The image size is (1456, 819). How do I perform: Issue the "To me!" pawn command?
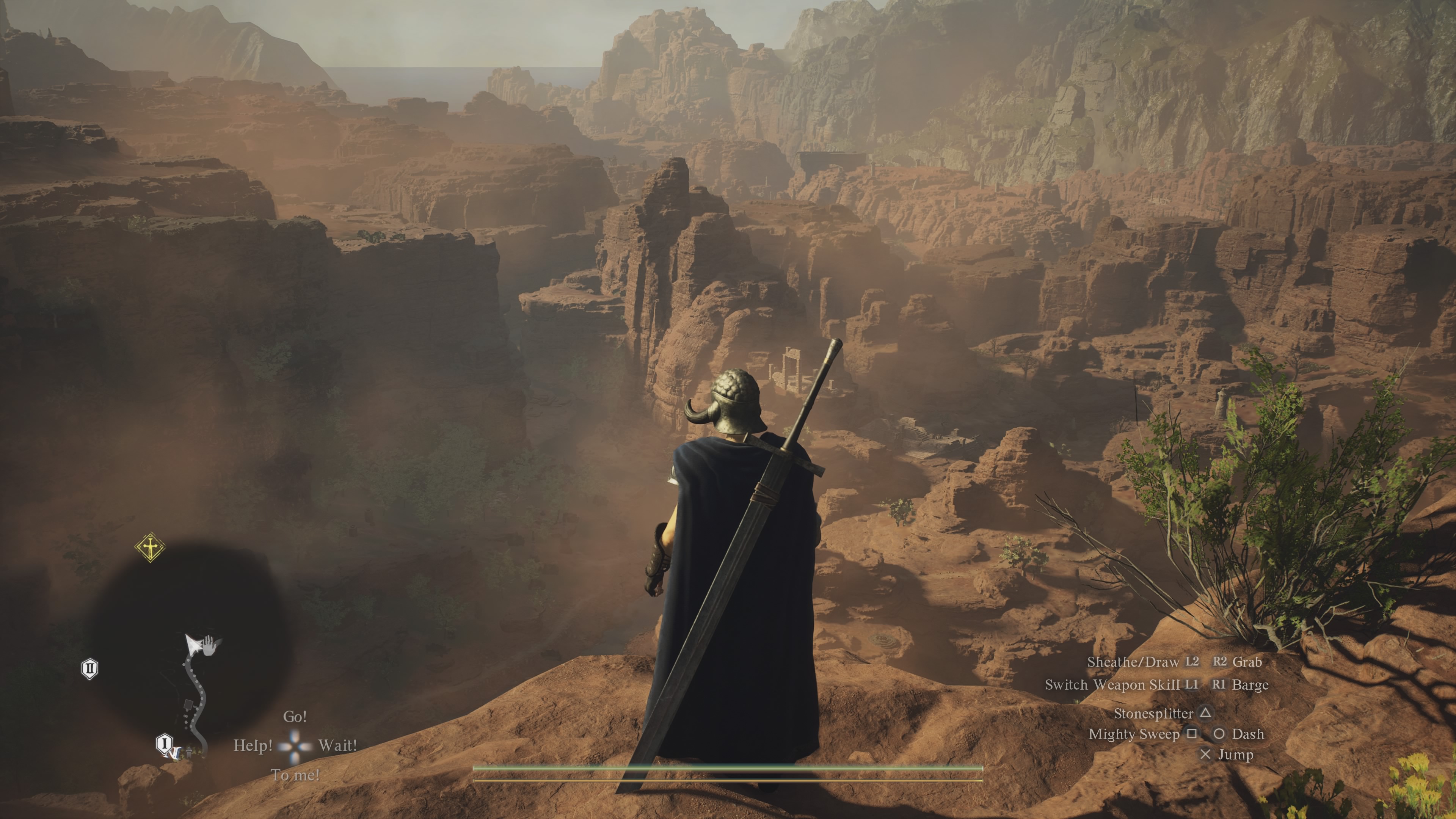pyautogui.click(x=295, y=775)
